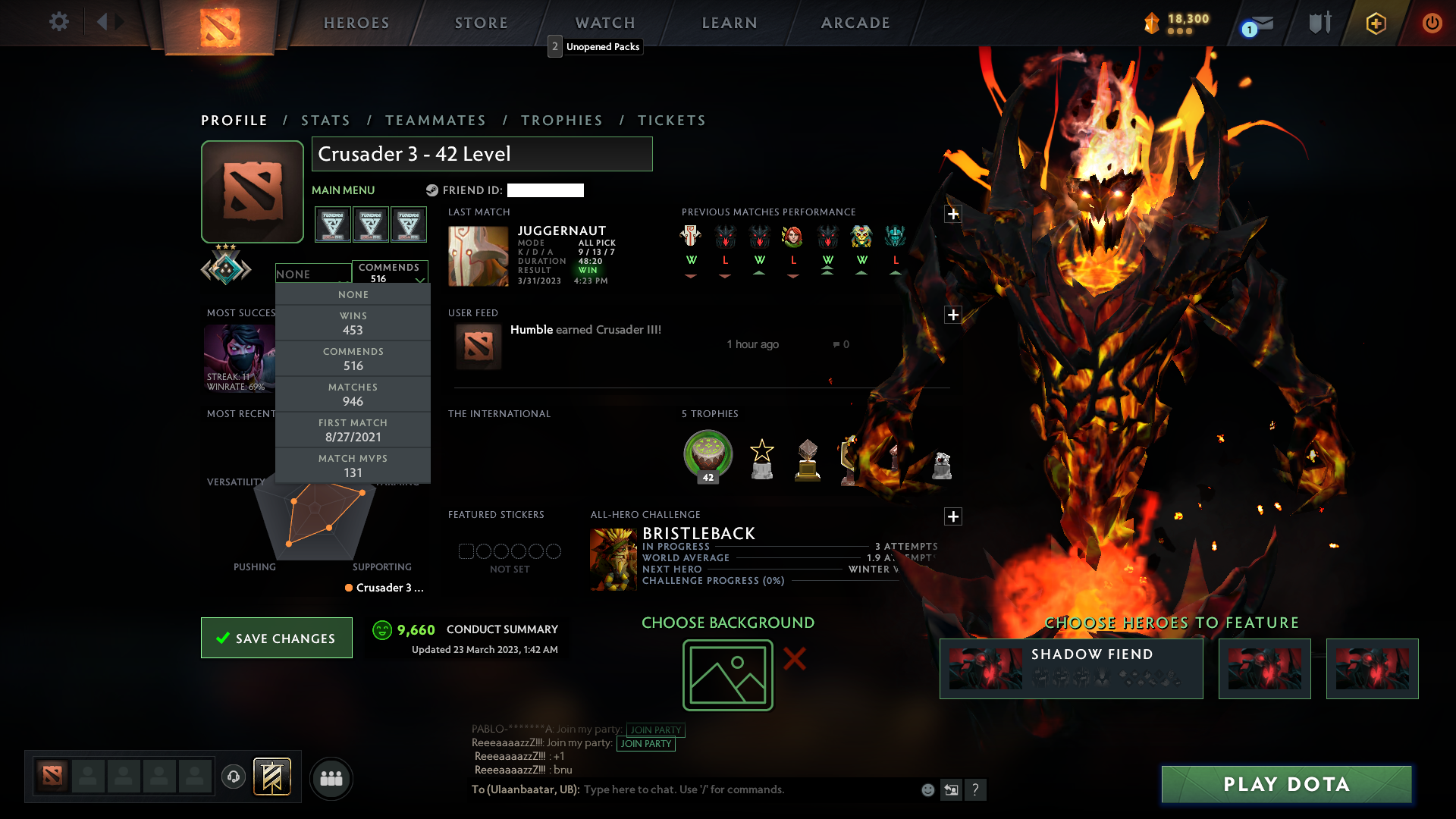
Task: Open the mail notifications inbox icon
Action: [x=1260, y=23]
